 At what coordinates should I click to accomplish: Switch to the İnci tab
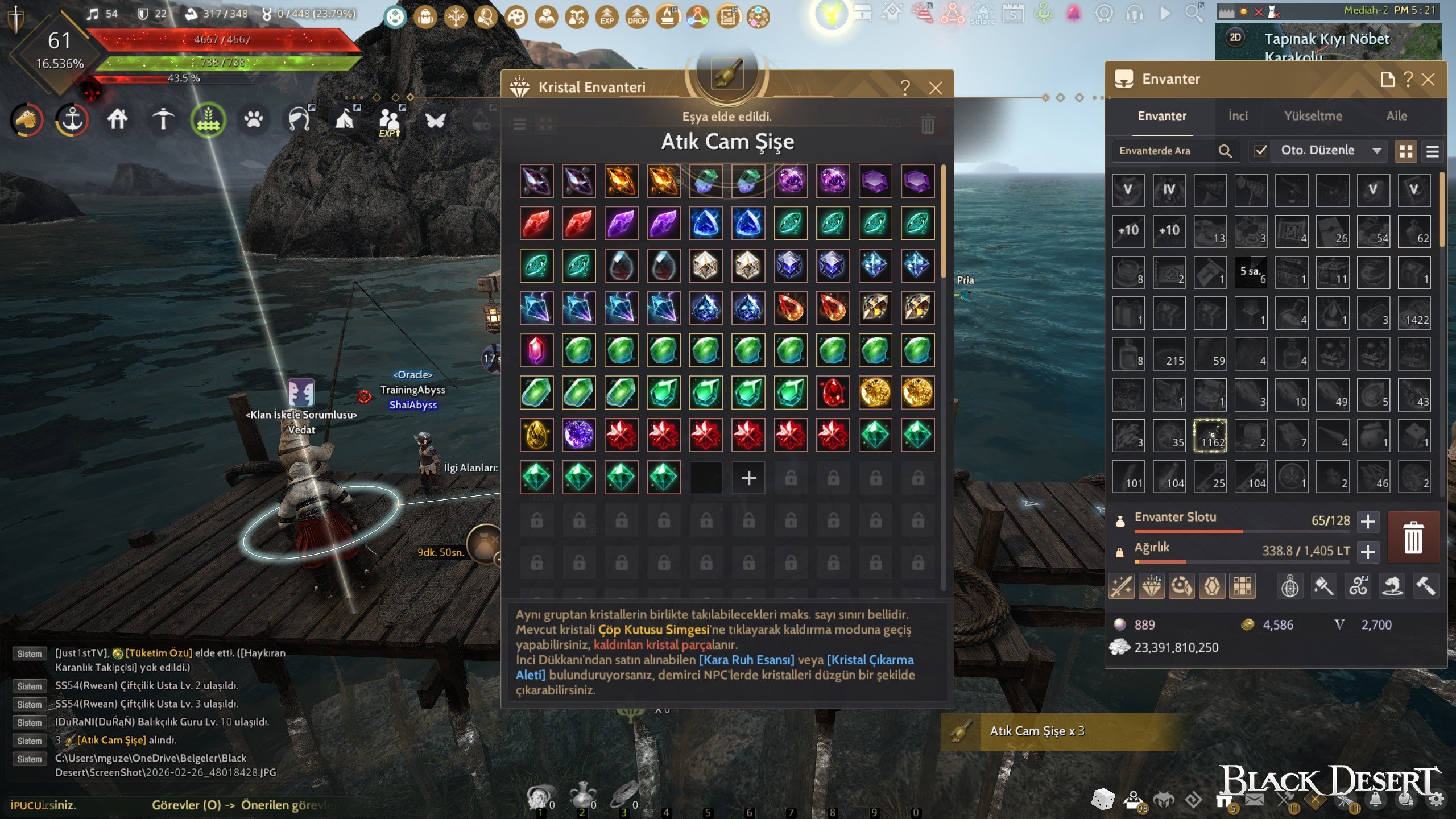[x=1237, y=116]
